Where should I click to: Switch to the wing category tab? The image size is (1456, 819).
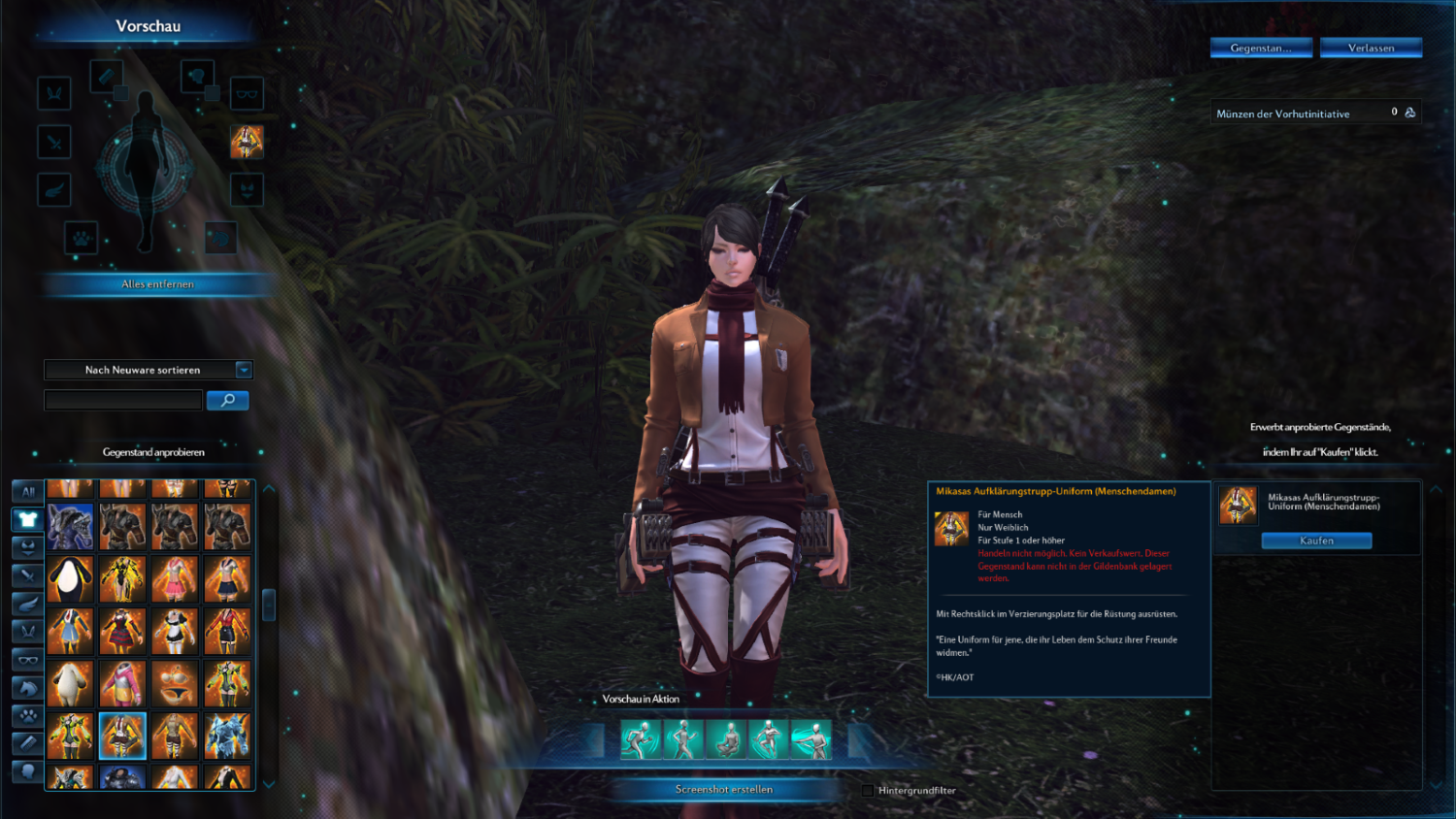coord(28,604)
